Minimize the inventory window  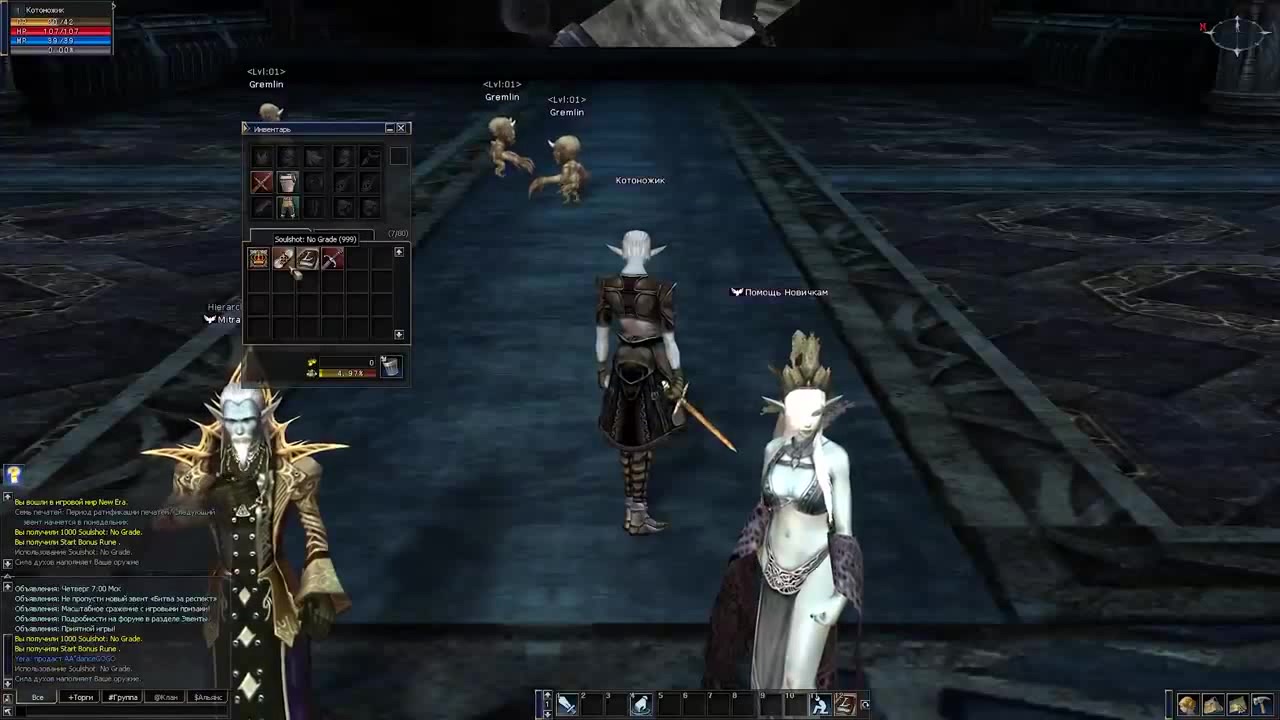pos(389,128)
